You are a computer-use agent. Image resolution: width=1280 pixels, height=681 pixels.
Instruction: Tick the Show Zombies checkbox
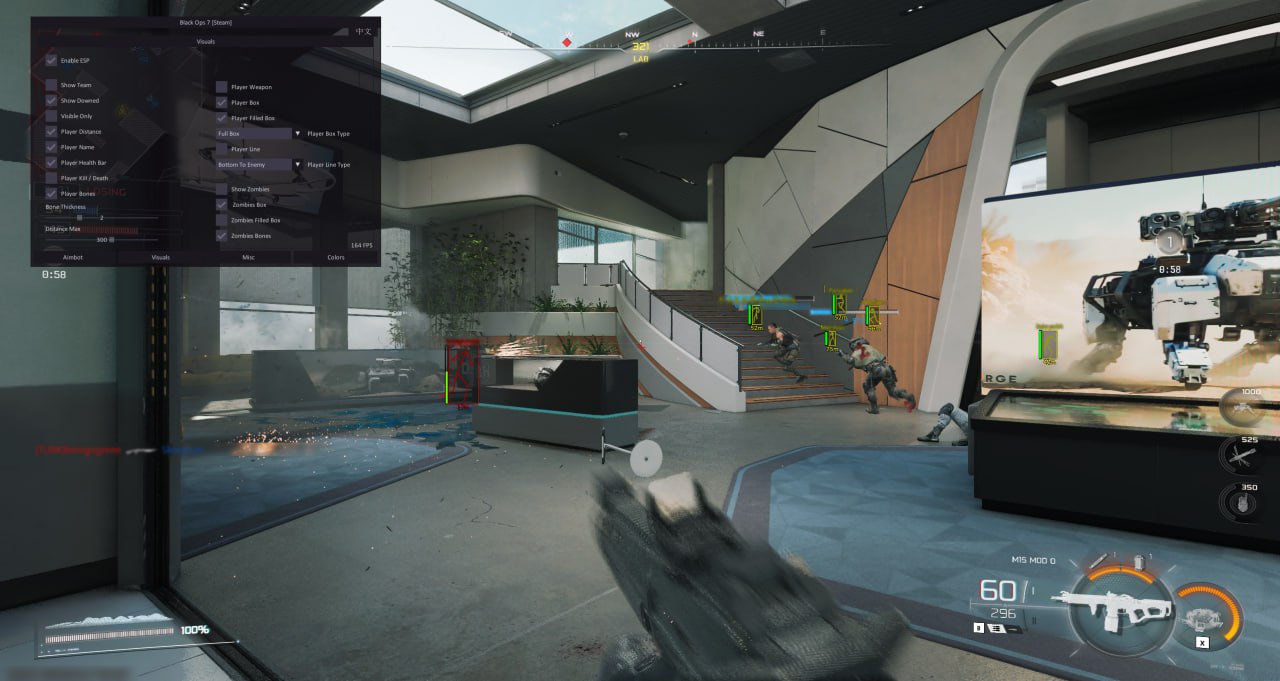pyautogui.click(x=222, y=189)
